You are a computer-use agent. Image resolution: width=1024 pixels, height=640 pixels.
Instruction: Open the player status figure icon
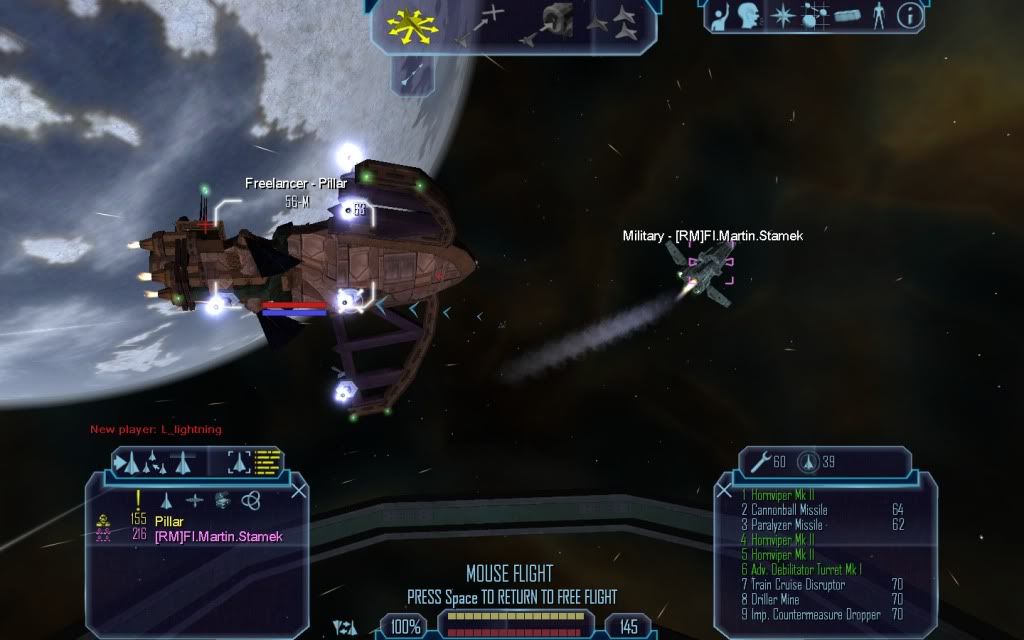(879, 15)
